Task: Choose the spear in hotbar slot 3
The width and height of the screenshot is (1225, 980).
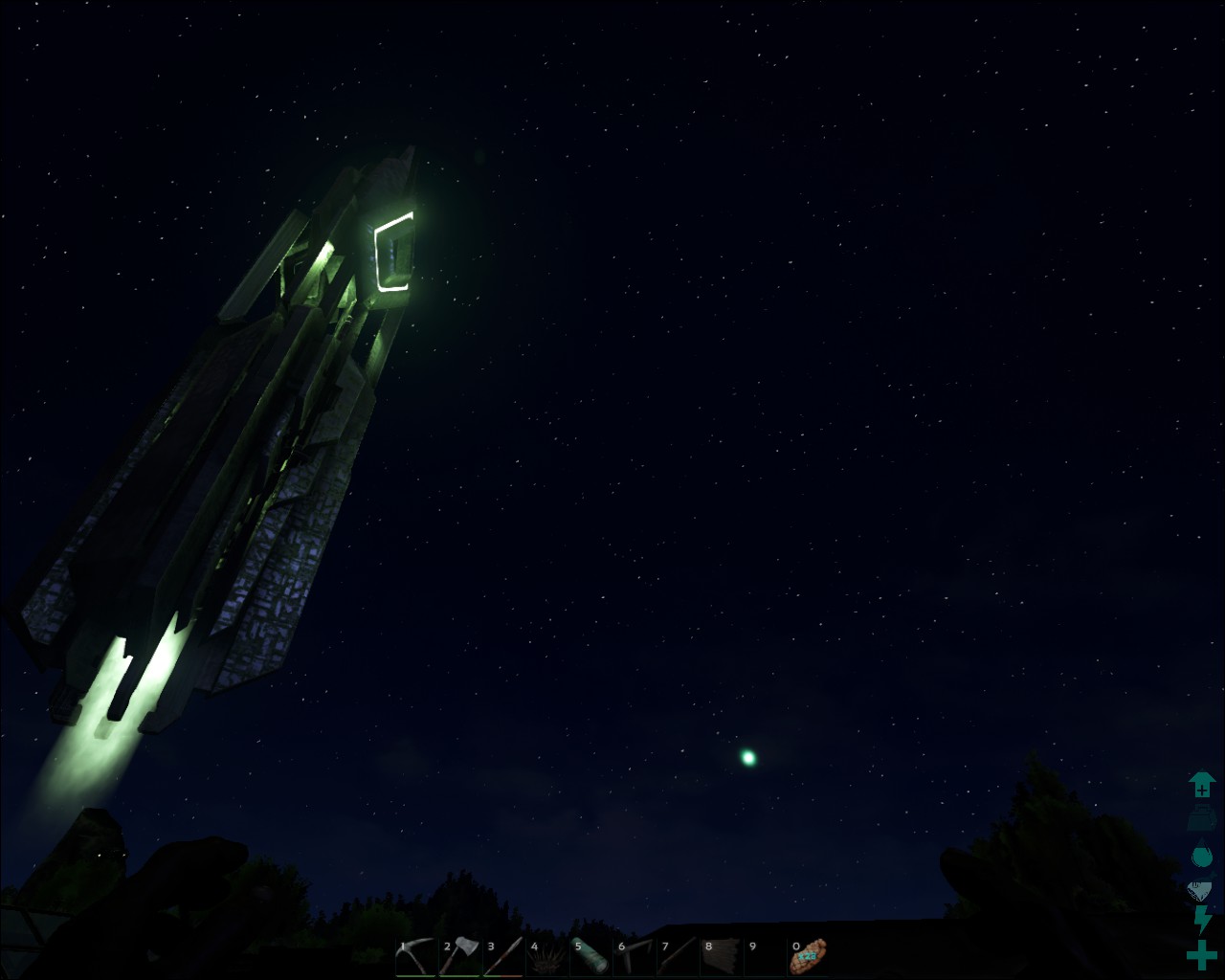Action: [x=503, y=956]
